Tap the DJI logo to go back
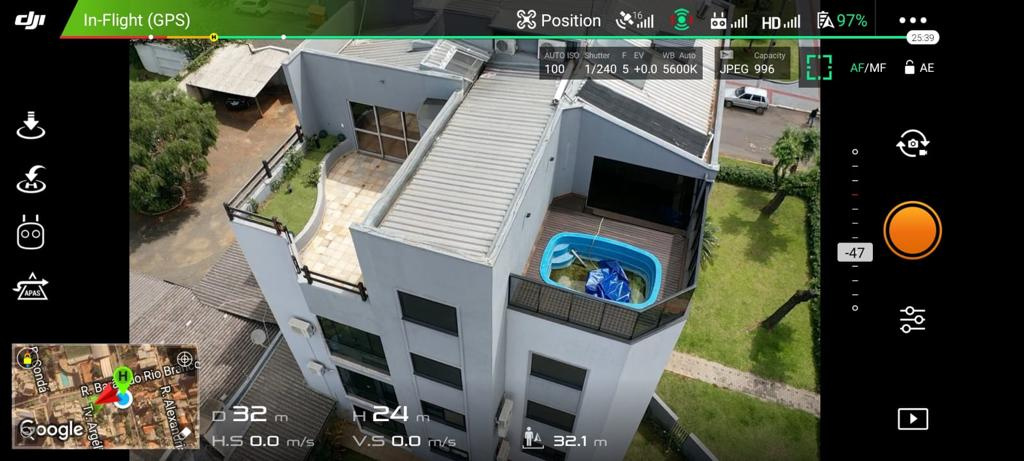The height and width of the screenshot is (461, 1024). pos(31,20)
